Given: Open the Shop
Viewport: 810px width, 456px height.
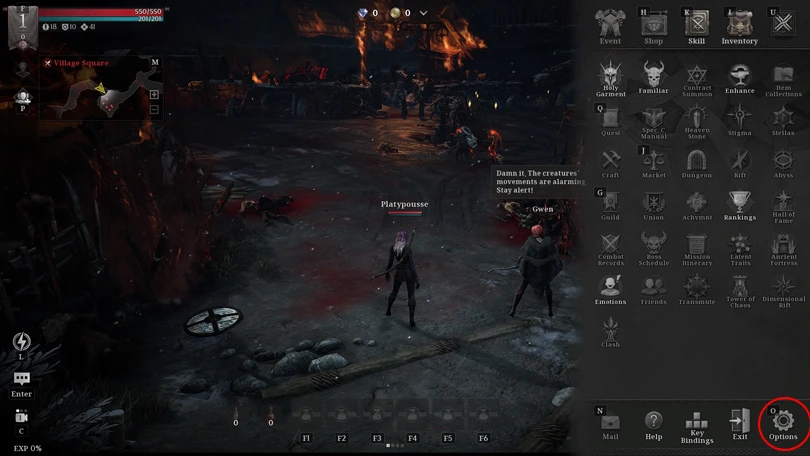Looking at the screenshot, I should pos(653,24).
